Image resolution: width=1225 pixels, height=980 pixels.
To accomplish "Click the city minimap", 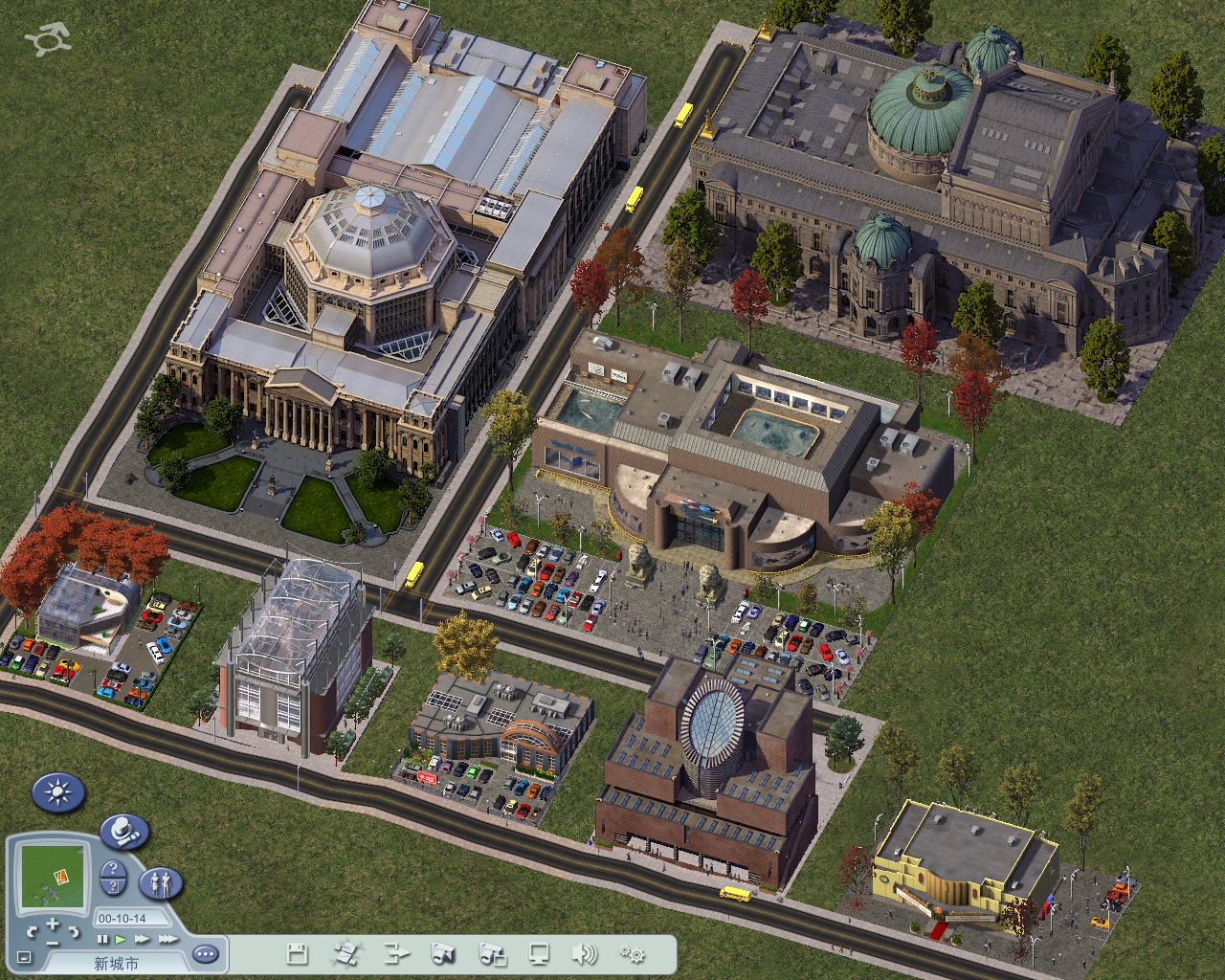I will tap(53, 876).
